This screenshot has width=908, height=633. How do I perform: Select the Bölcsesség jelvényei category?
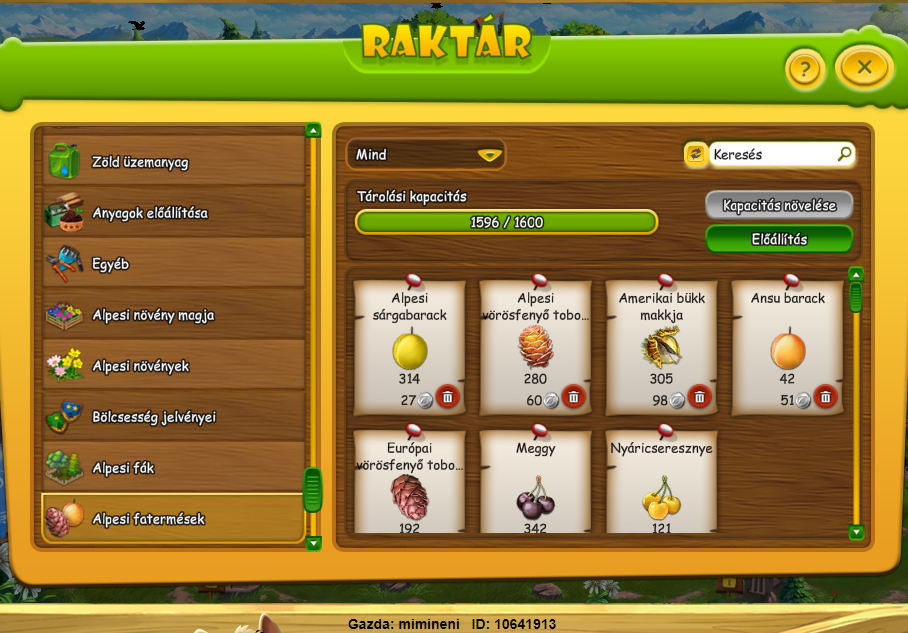(174, 417)
